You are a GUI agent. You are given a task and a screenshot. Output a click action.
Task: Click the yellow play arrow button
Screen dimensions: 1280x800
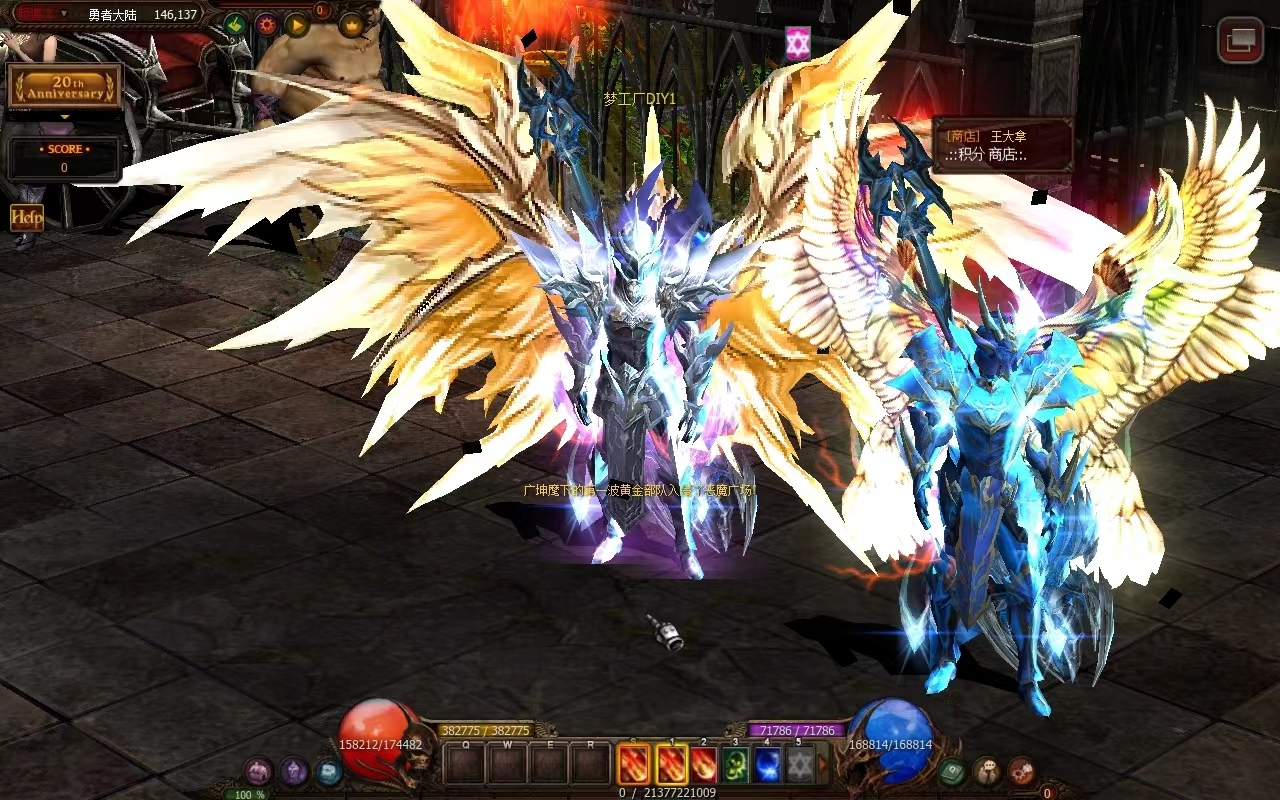pyautogui.click(x=297, y=25)
